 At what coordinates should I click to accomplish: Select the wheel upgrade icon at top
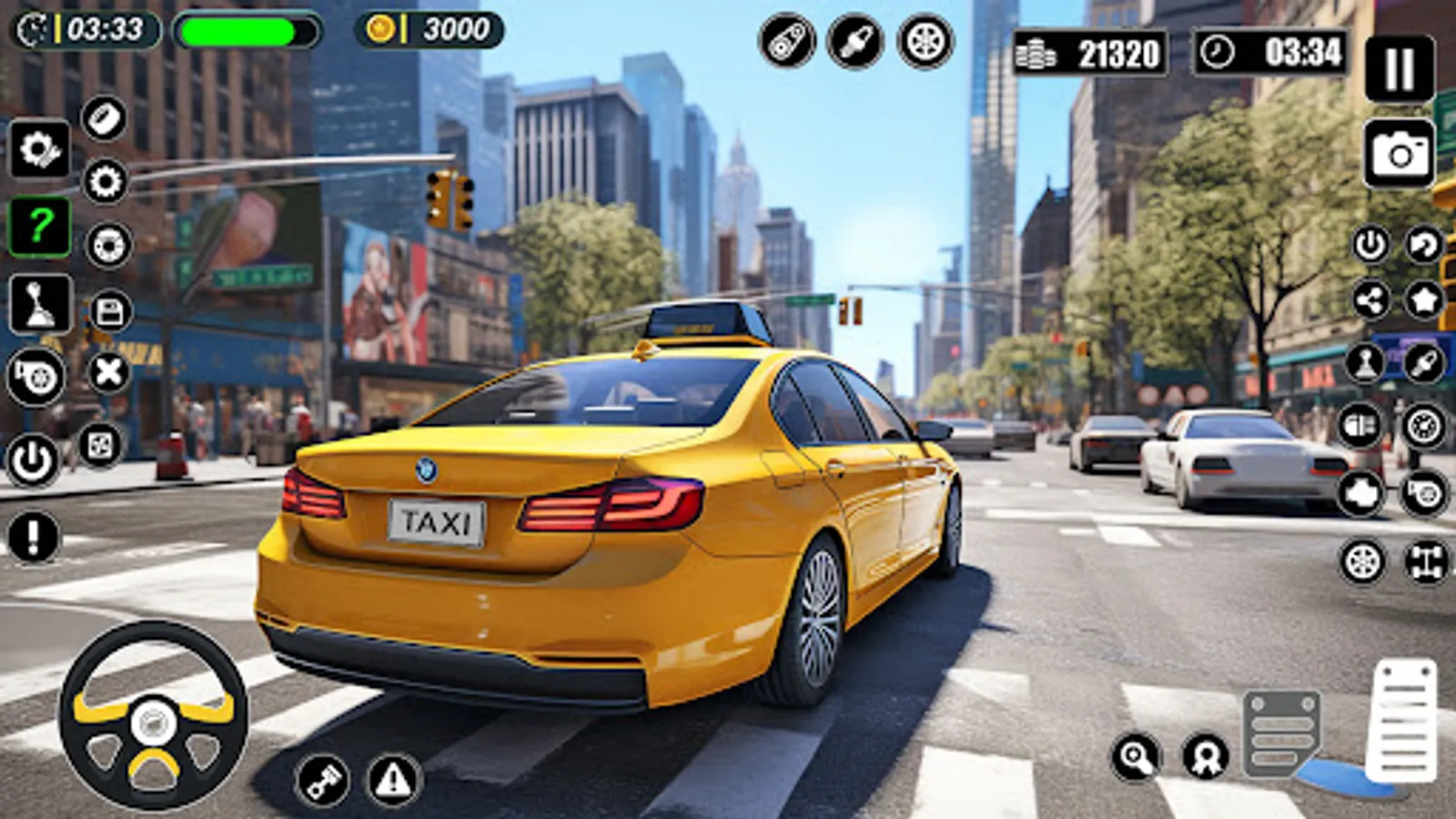(924, 42)
